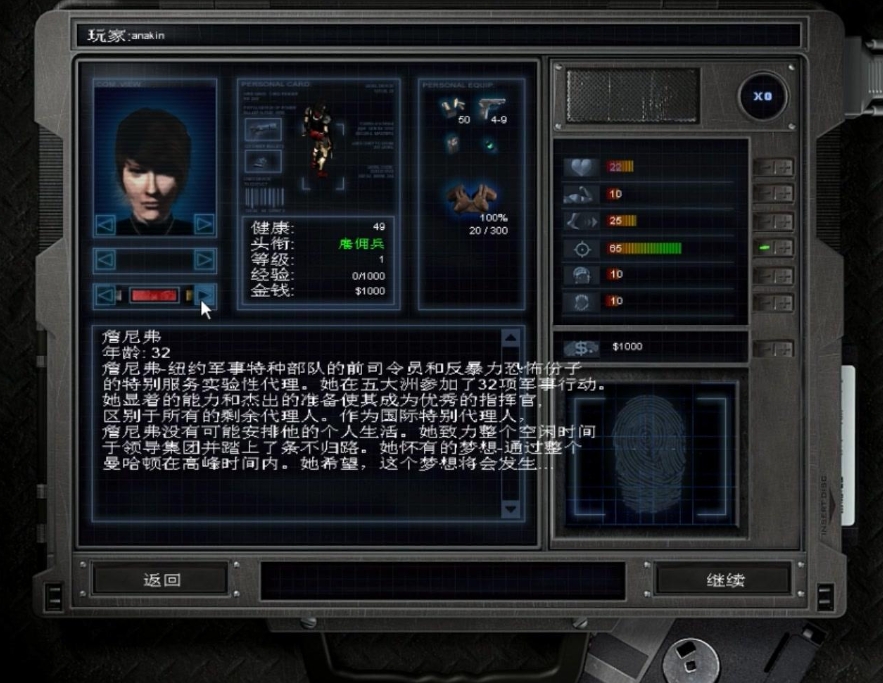Click the 返回 back button
883x683 pixels.
[x=160, y=579]
